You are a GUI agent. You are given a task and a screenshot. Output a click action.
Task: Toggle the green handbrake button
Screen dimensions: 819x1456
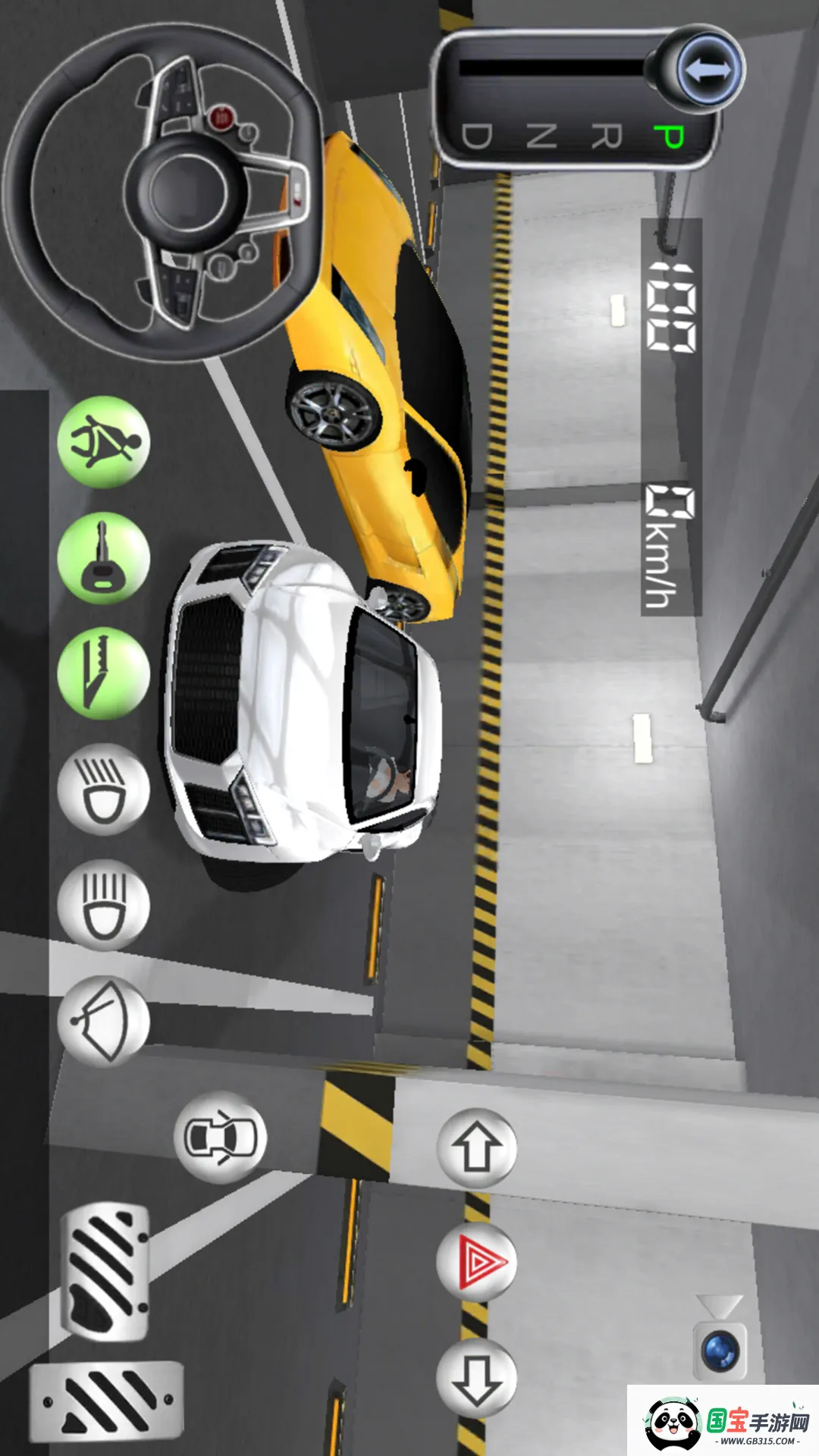[x=104, y=674]
